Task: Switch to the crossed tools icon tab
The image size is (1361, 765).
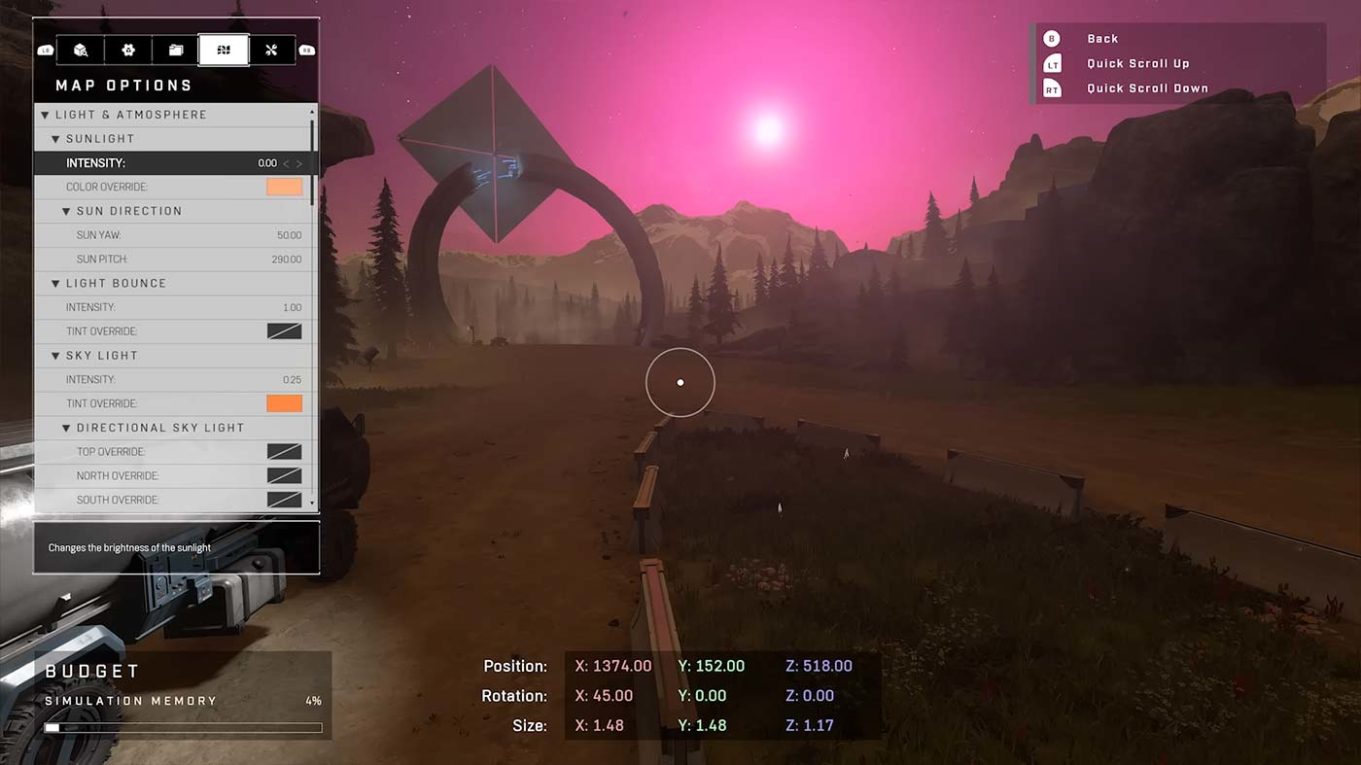Action: 271,50
